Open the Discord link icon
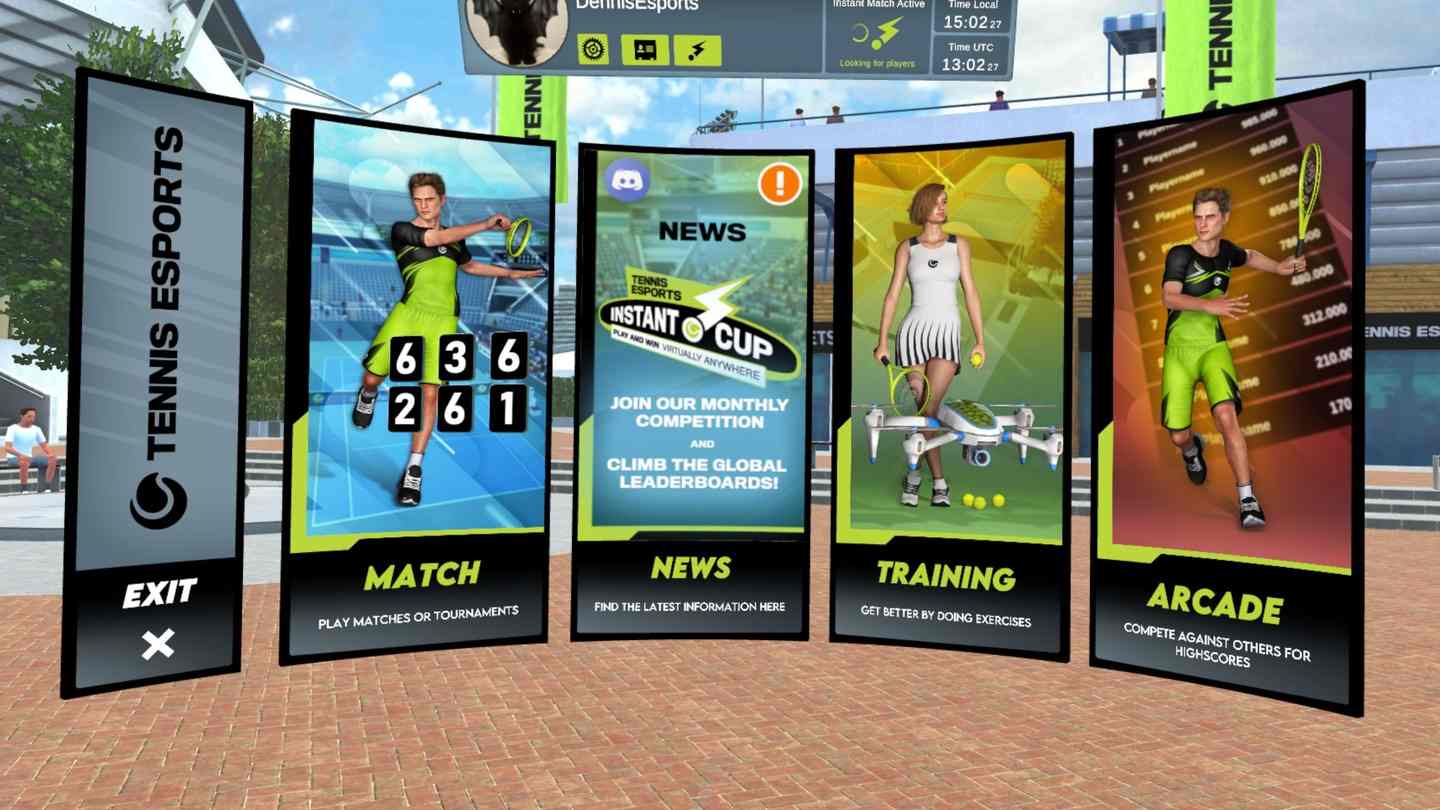The width and height of the screenshot is (1440, 810). tap(628, 181)
